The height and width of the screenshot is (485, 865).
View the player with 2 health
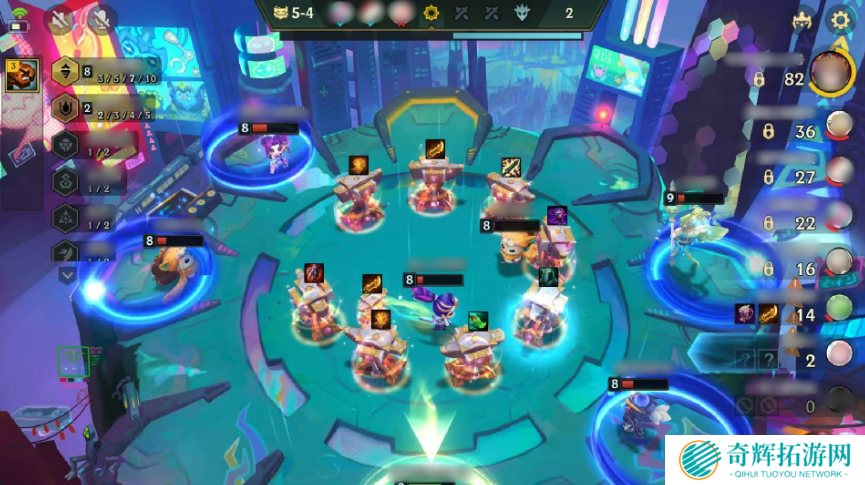pos(838,358)
